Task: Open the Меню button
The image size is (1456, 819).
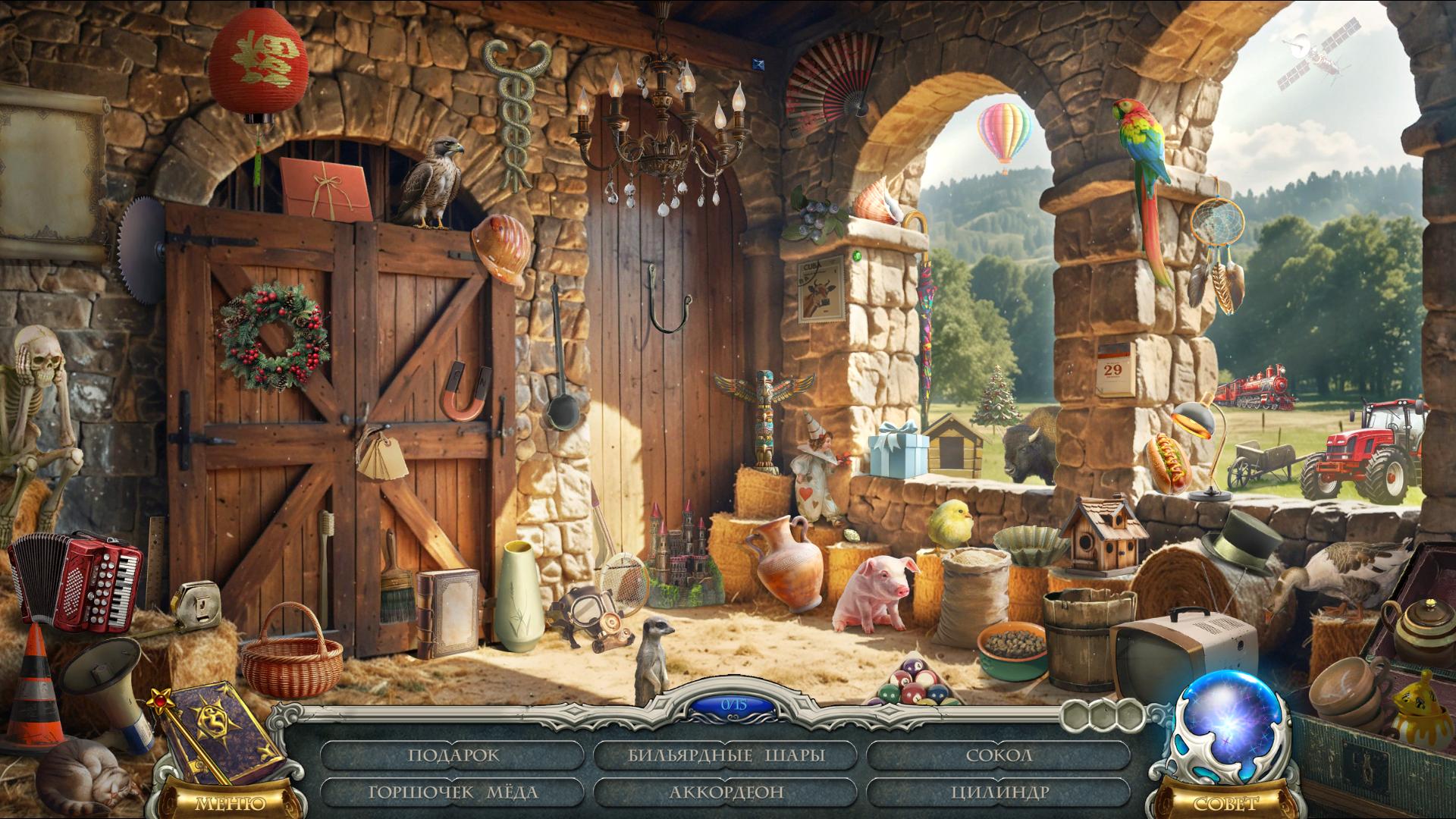Action: pyautogui.click(x=230, y=802)
